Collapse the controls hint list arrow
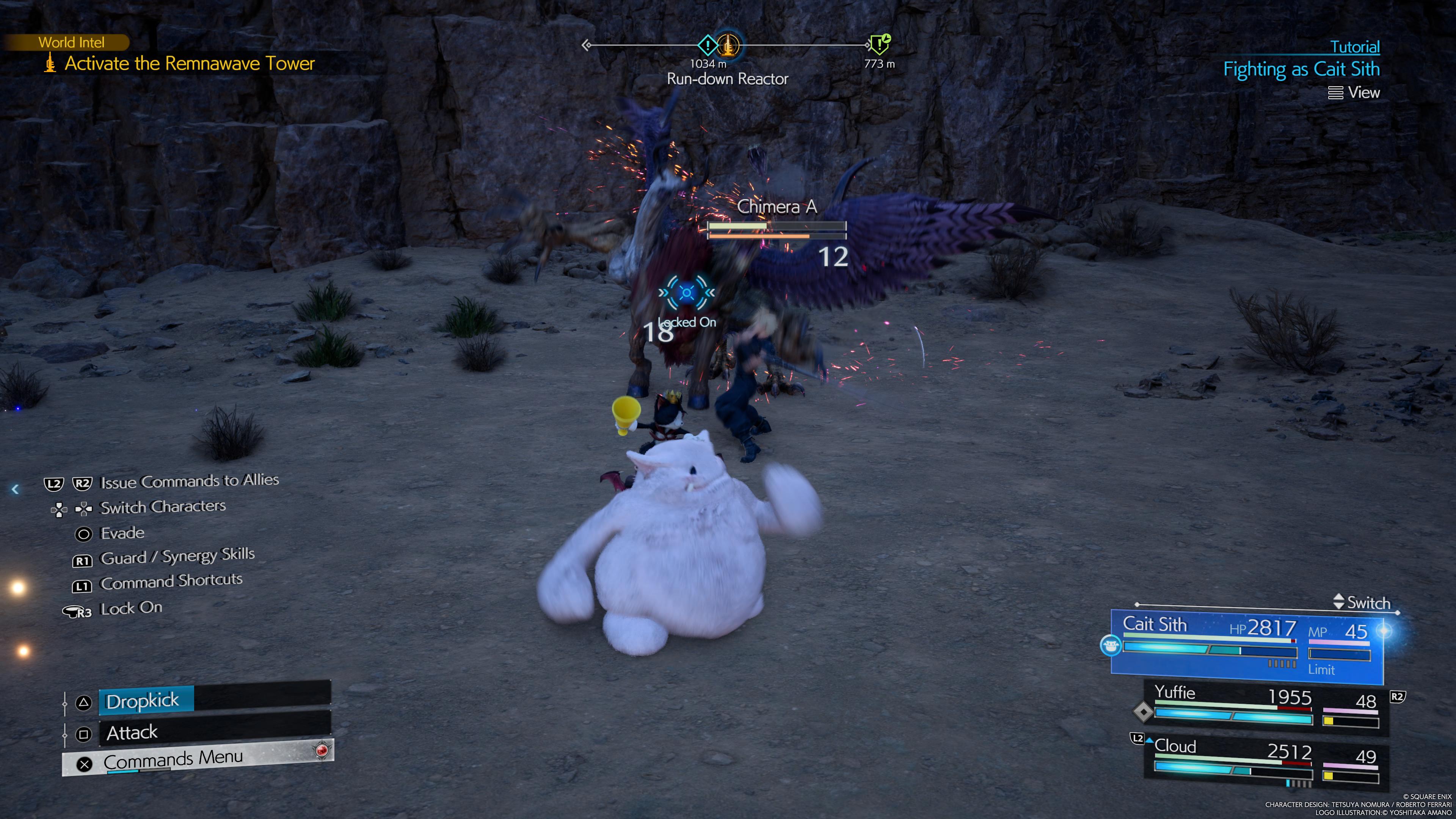The width and height of the screenshot is (1456, 819). coord(15,490)
